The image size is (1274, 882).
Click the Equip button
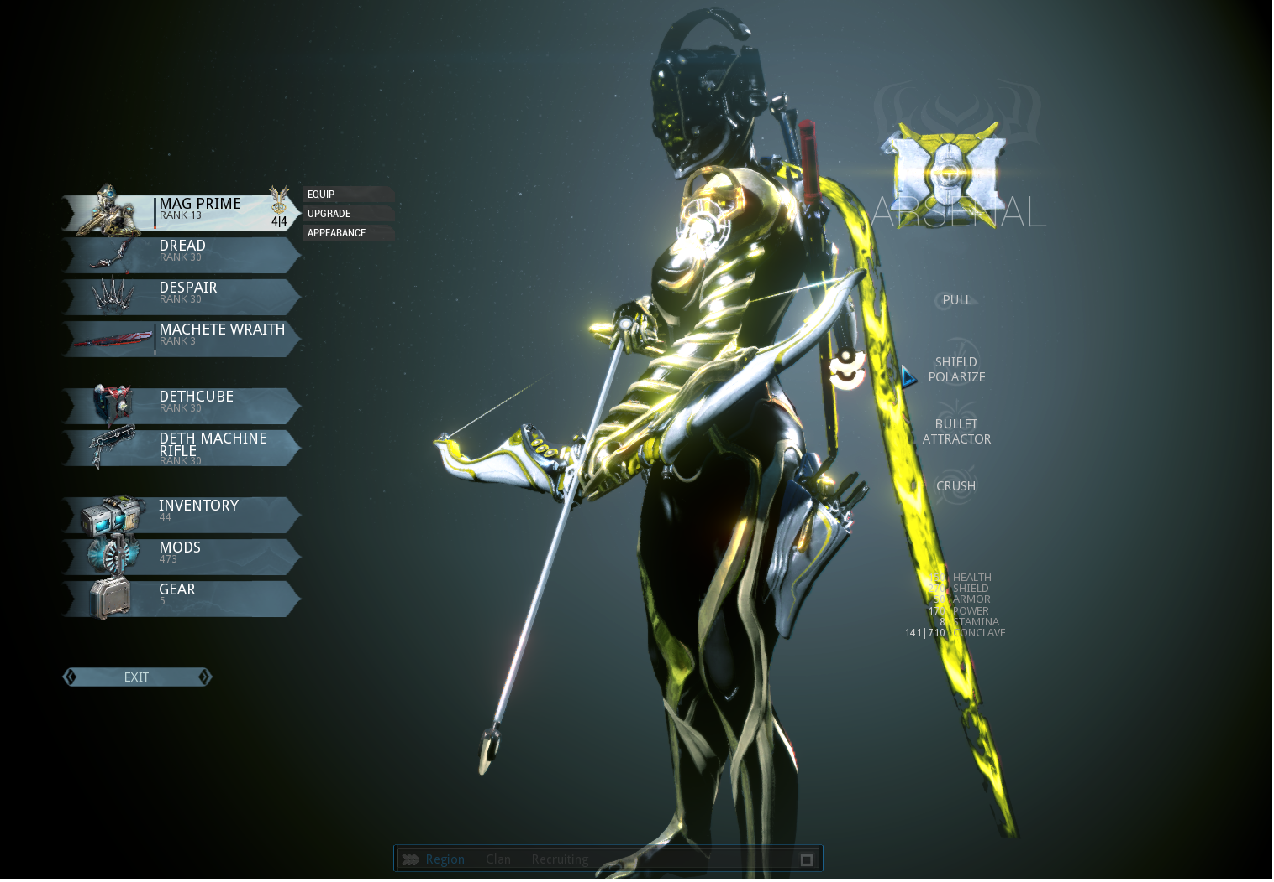348,194
